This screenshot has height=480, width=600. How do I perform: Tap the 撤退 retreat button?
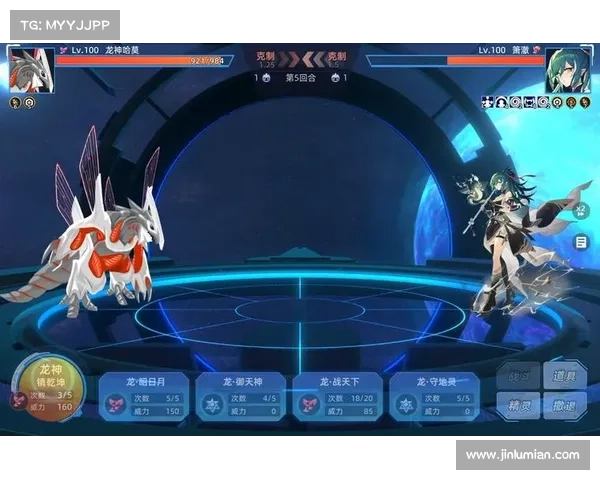click(x=565, y=407)
